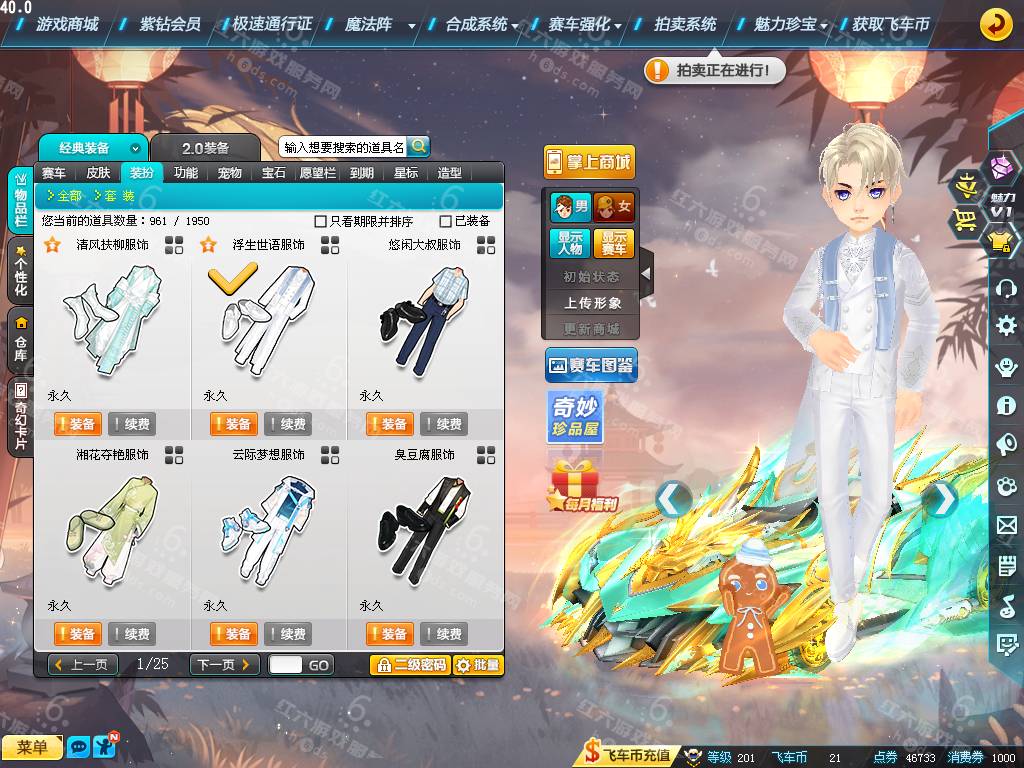The image size is (1024, 768).
Task: Switch to the 宠物 category tab
Action: pyautogui.click(x=230, y=173)
